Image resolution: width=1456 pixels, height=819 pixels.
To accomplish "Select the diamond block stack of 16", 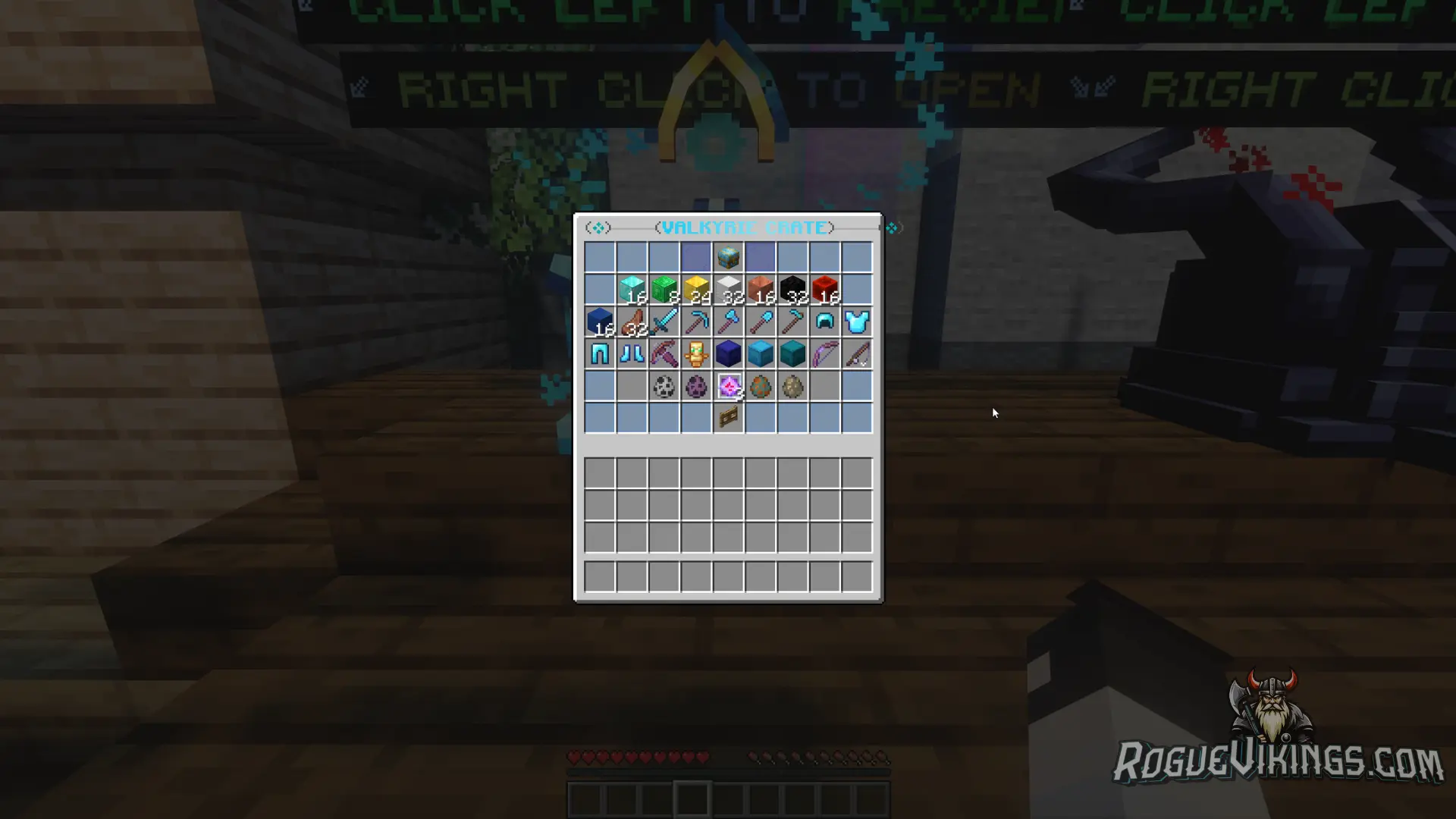I will click(x=631, y=288).
